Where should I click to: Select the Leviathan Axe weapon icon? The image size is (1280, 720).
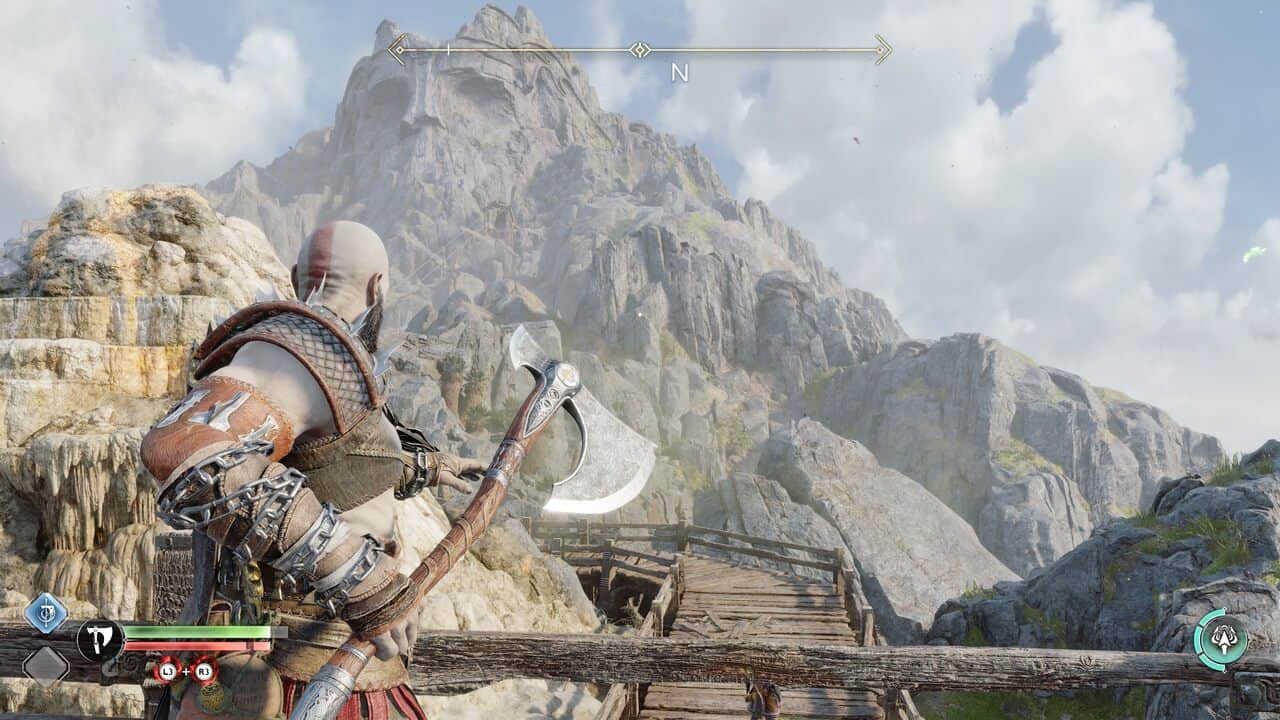(x=100, y=640)
